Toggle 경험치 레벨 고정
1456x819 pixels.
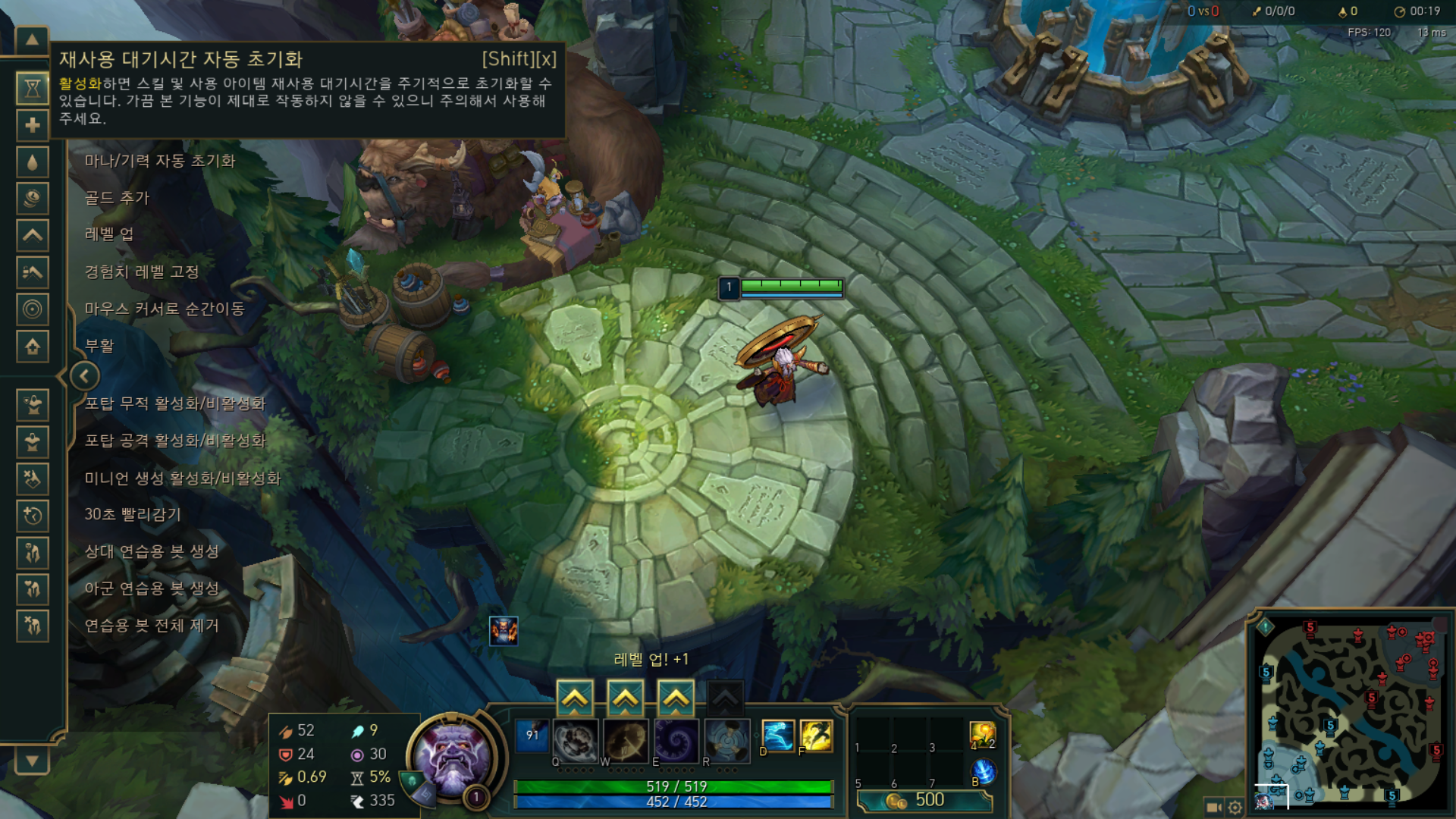pos(143,273)
